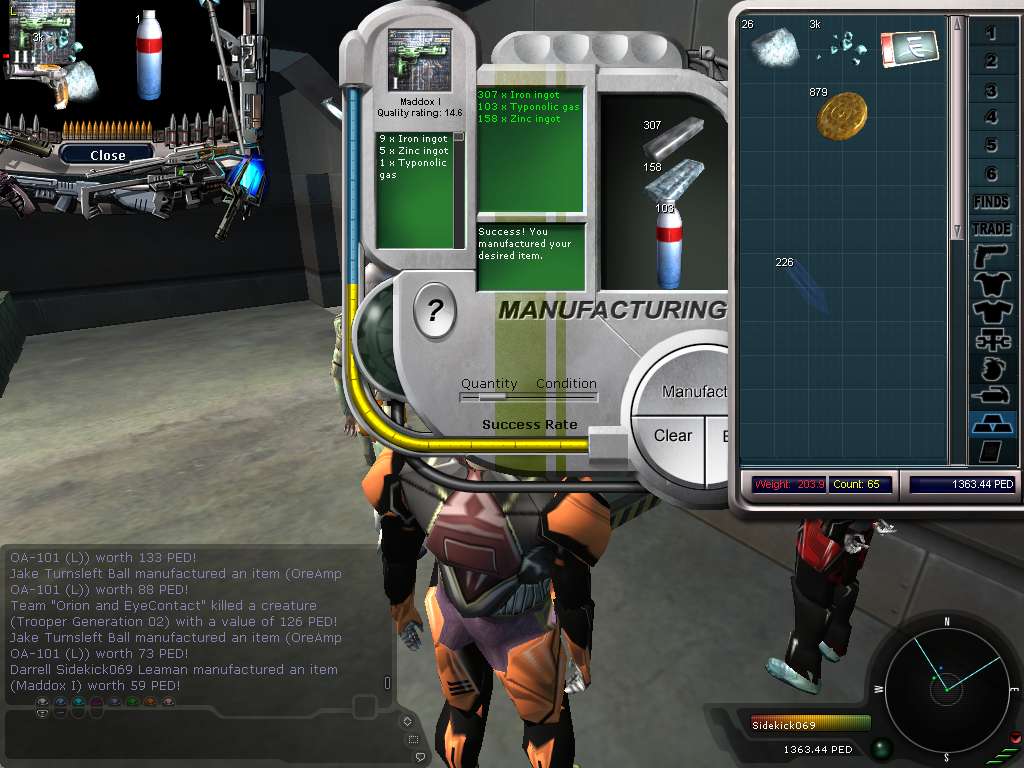Close the item info panel

(107, 155)
